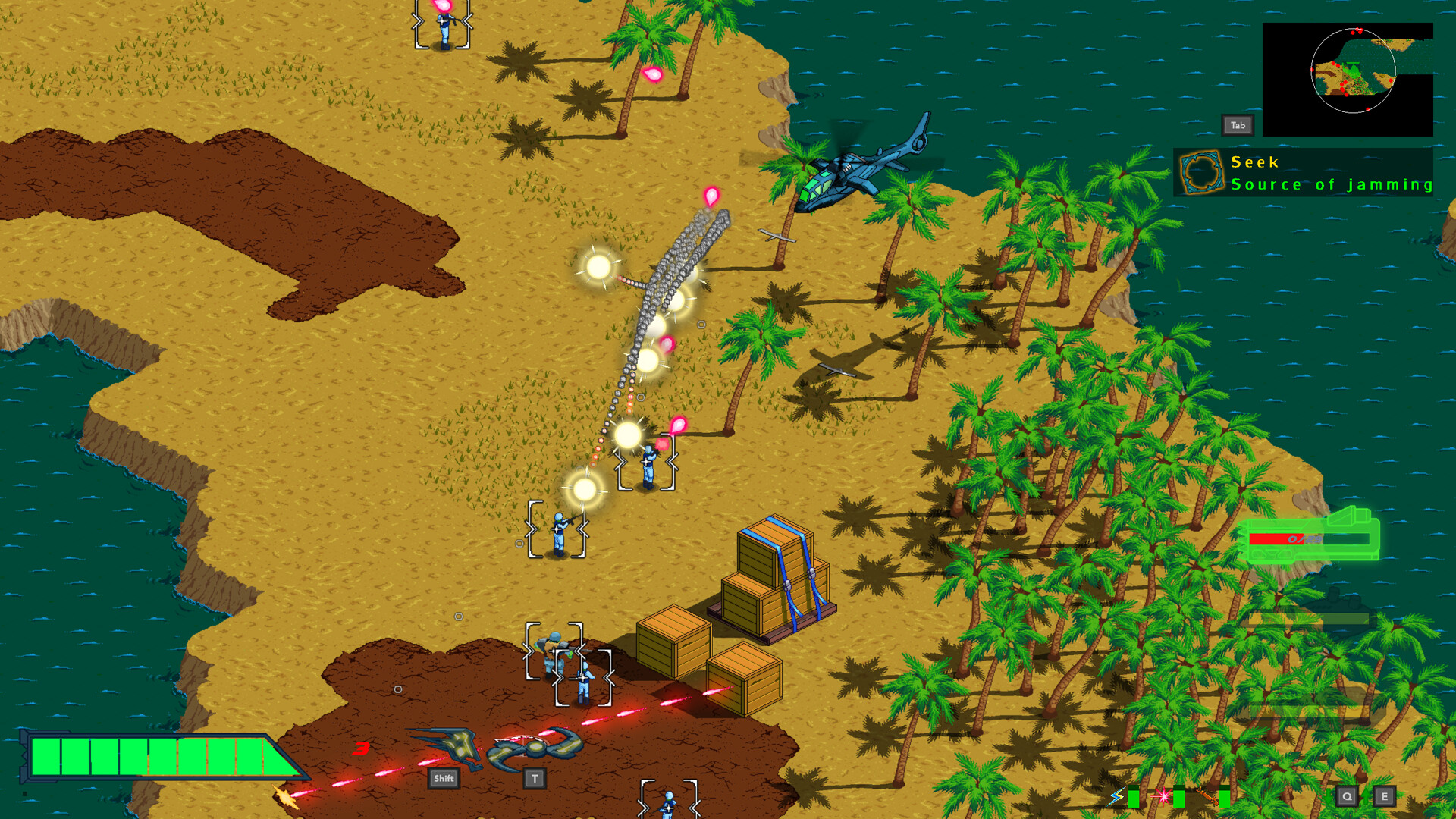This screenshot has width=1456, height=819.
Task: Click the lightning bolt ability icon bottom right
Action: [1116, 796]
